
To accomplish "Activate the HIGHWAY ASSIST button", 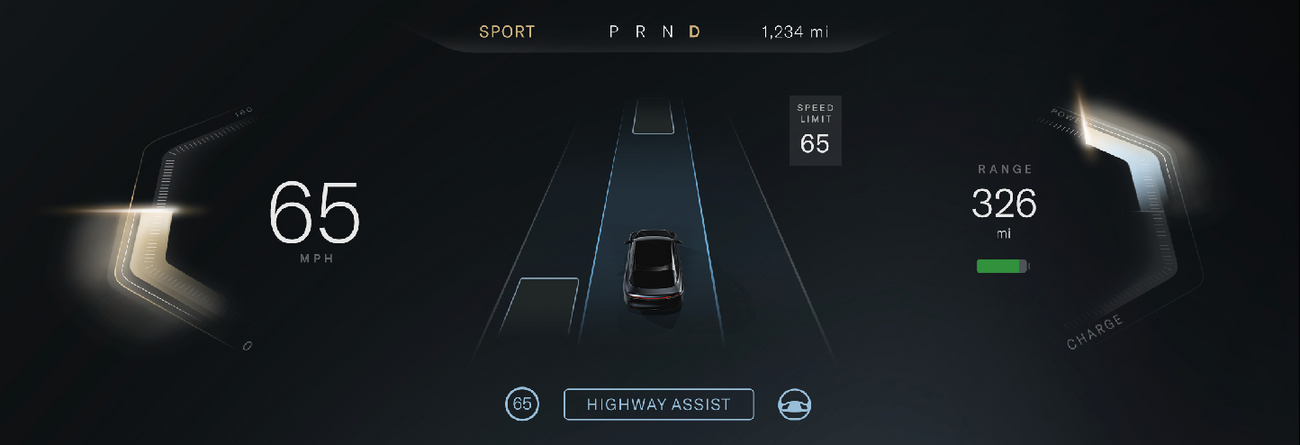I will 658,404.
